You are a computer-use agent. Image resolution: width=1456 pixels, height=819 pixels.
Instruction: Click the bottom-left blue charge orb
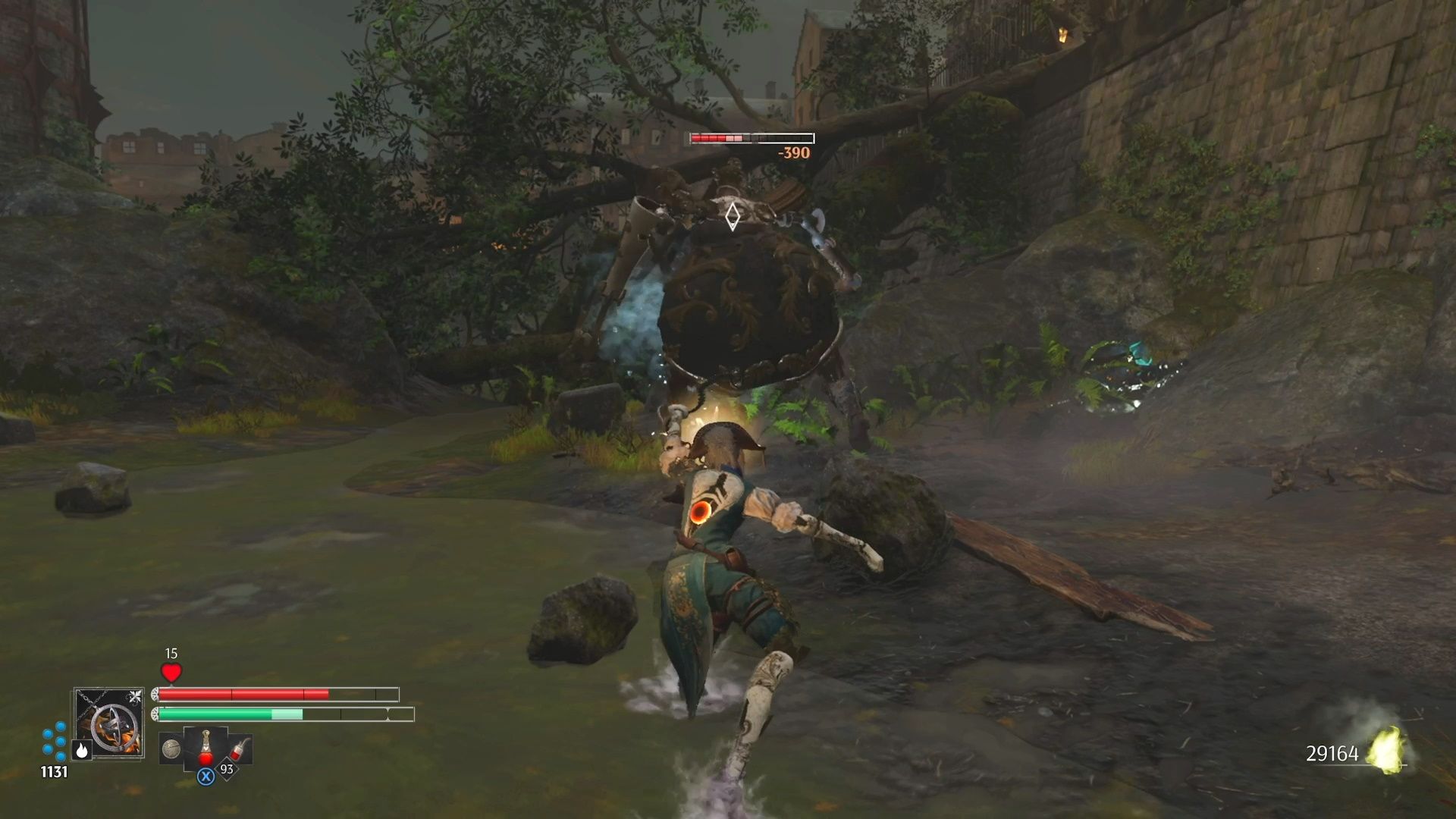point(48,751)
